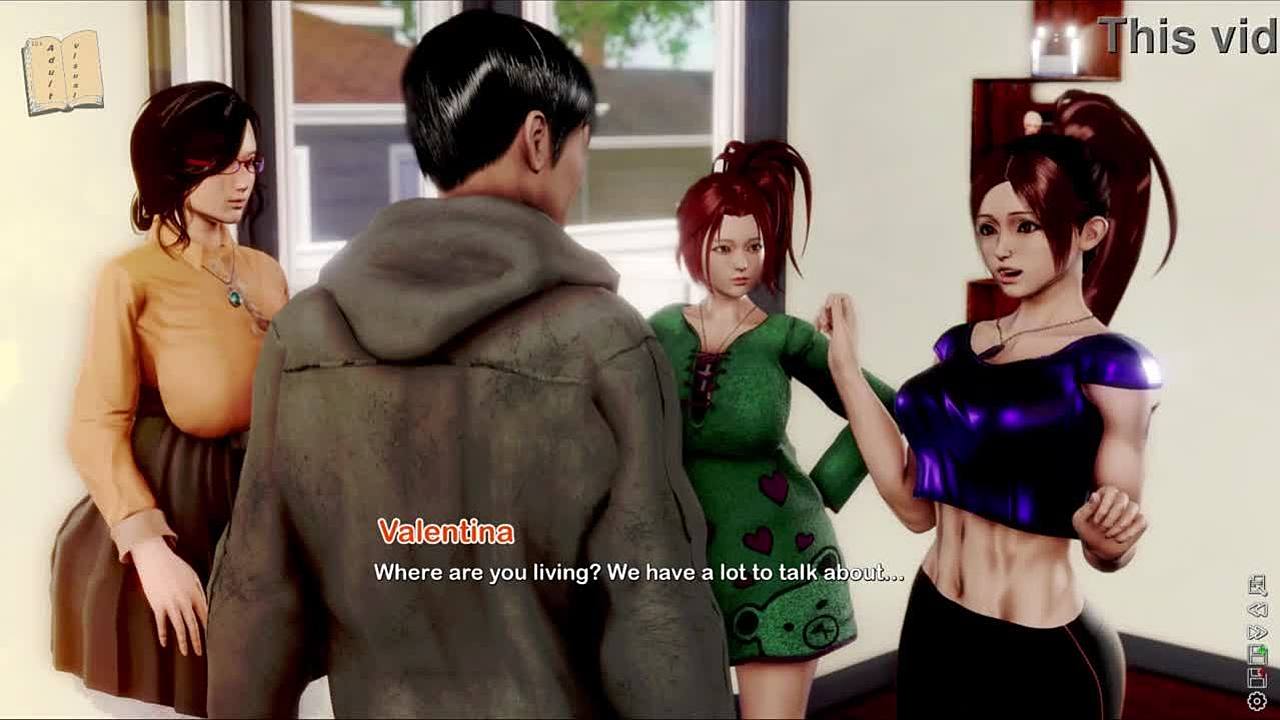Click the load icon with red arrow

[x=1258, y=678]
